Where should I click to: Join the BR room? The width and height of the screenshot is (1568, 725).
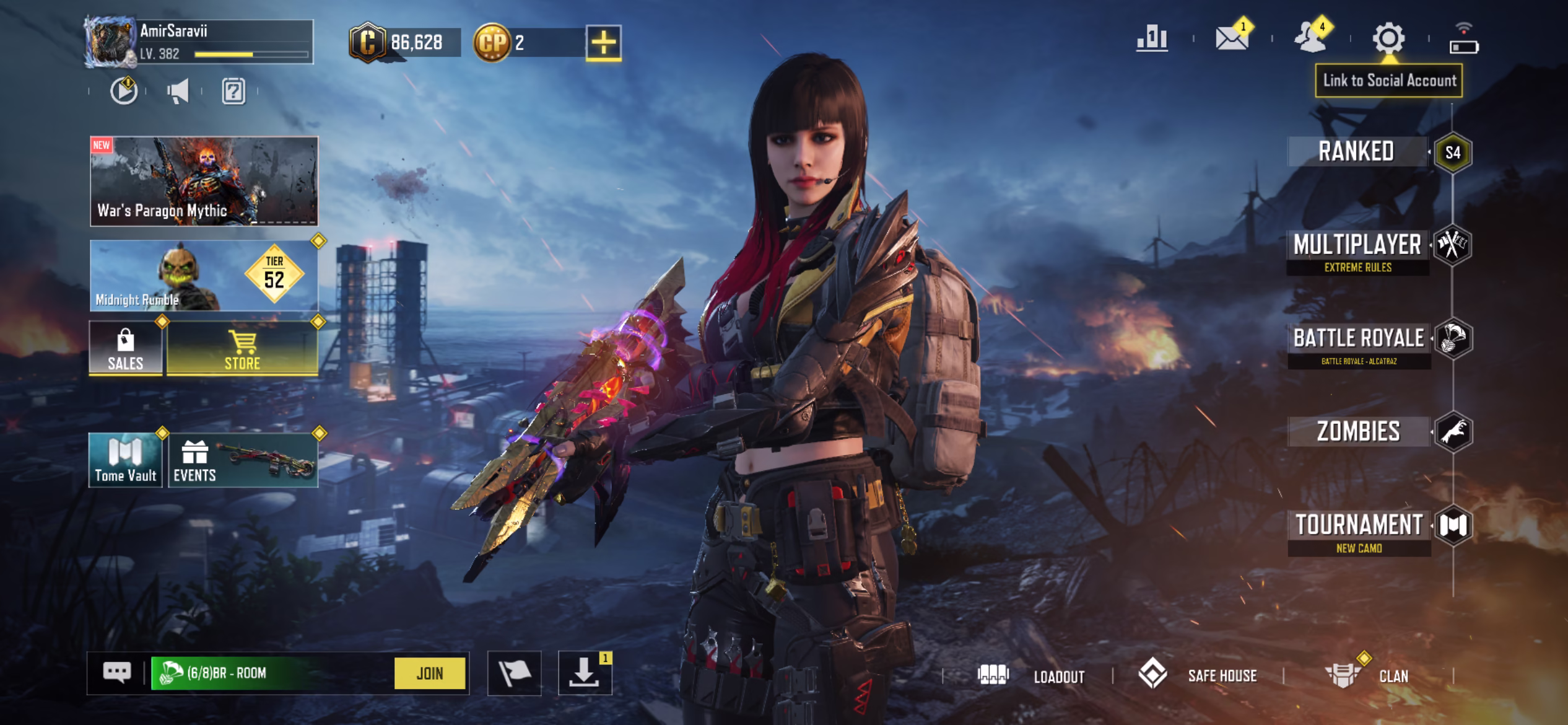(429, 673)
